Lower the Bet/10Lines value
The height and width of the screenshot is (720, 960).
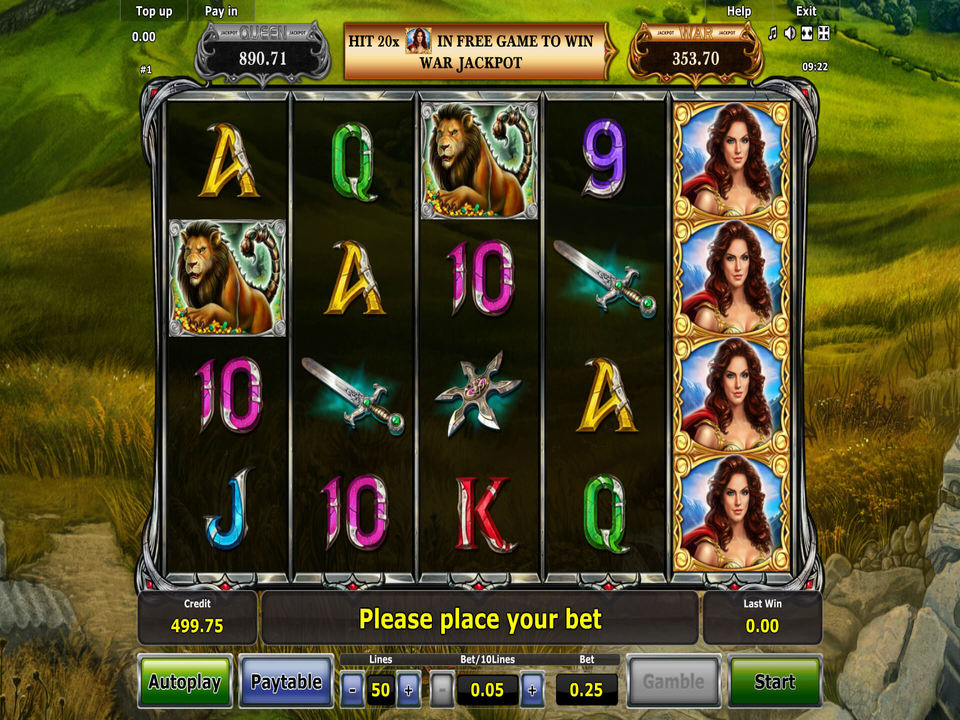tap(442, 689)
